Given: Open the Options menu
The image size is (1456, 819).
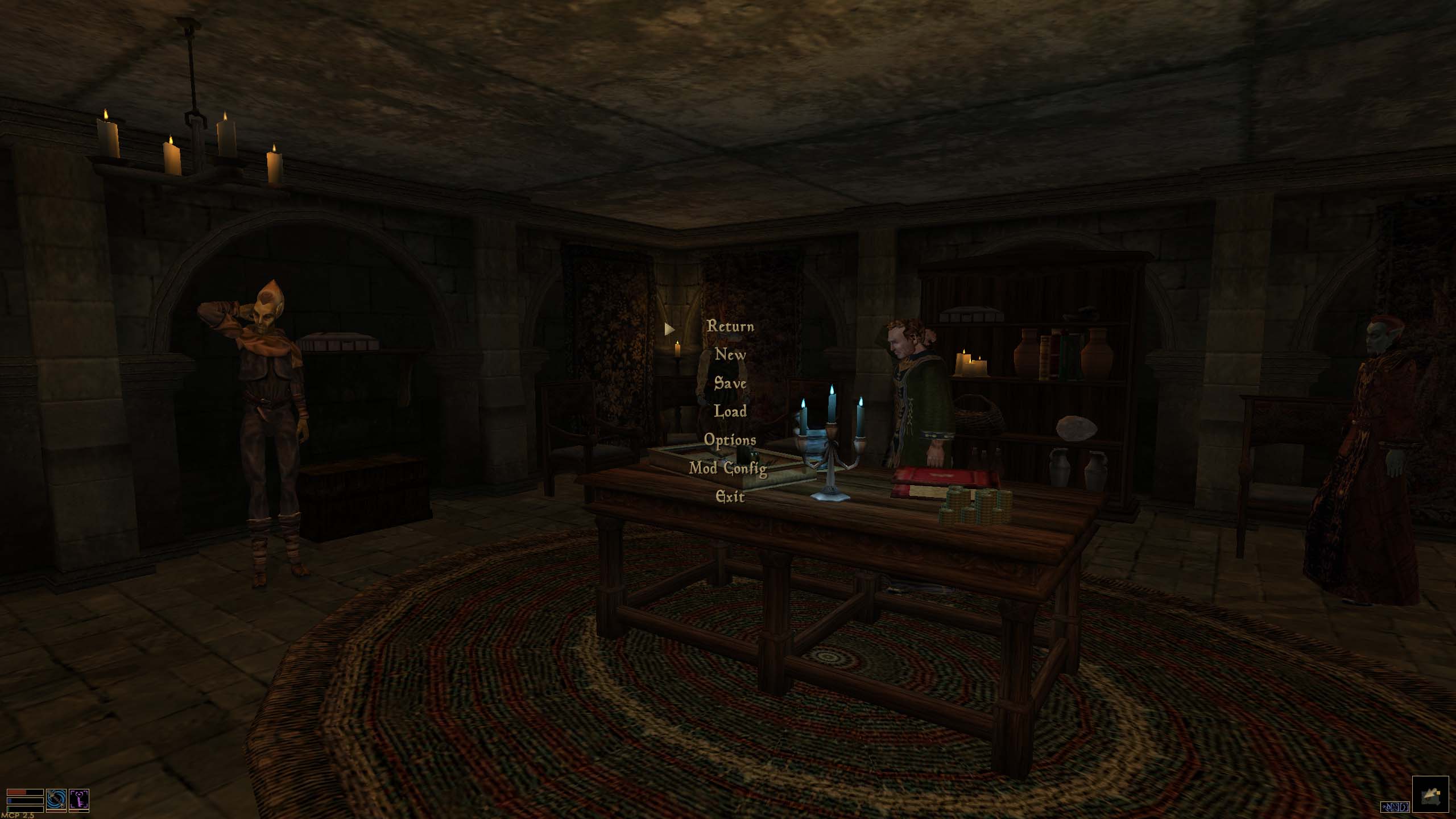Looking at the screenshot, I should [730, 440].
